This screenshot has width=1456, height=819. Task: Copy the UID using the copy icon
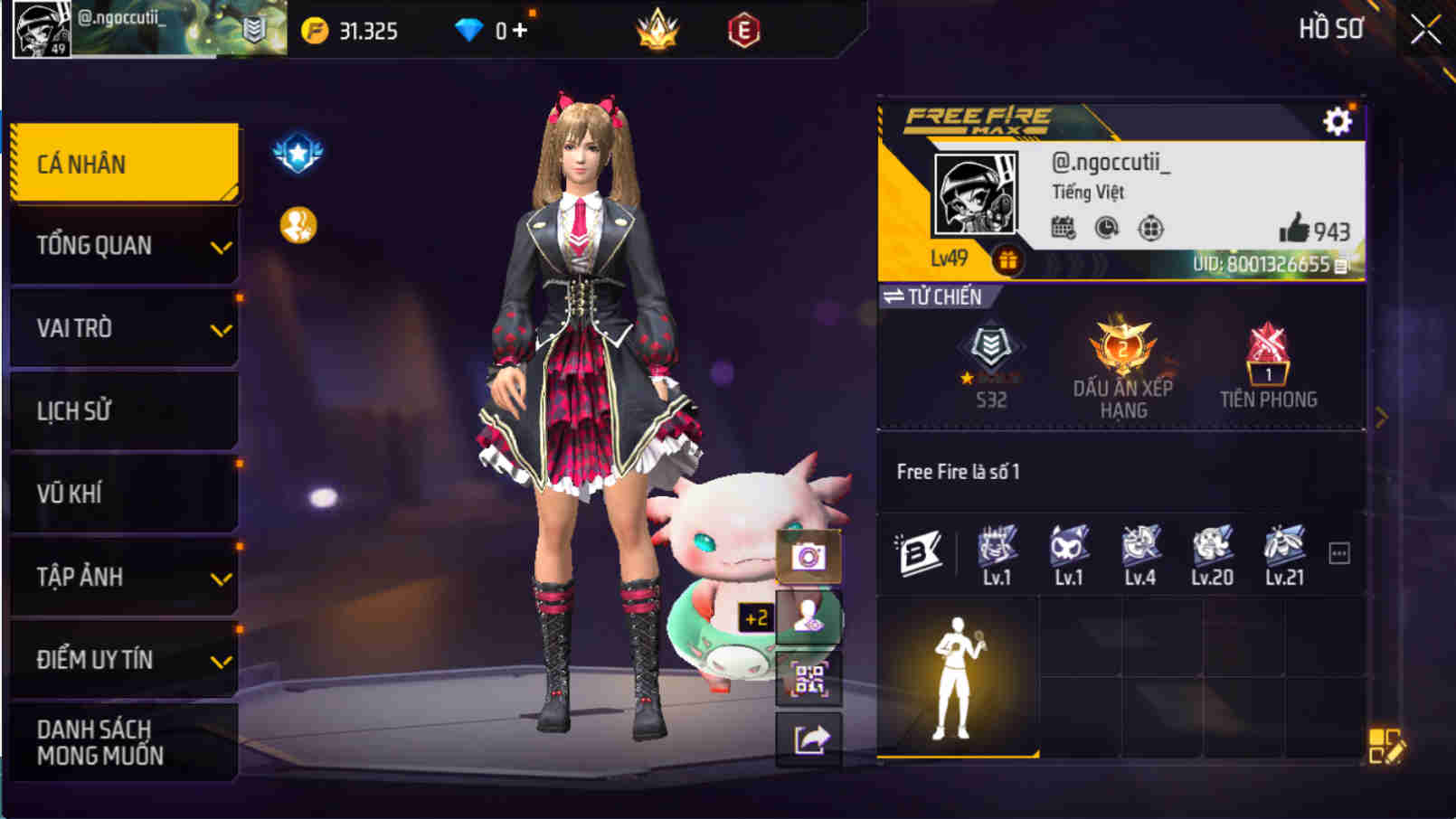pos(1343,266)
